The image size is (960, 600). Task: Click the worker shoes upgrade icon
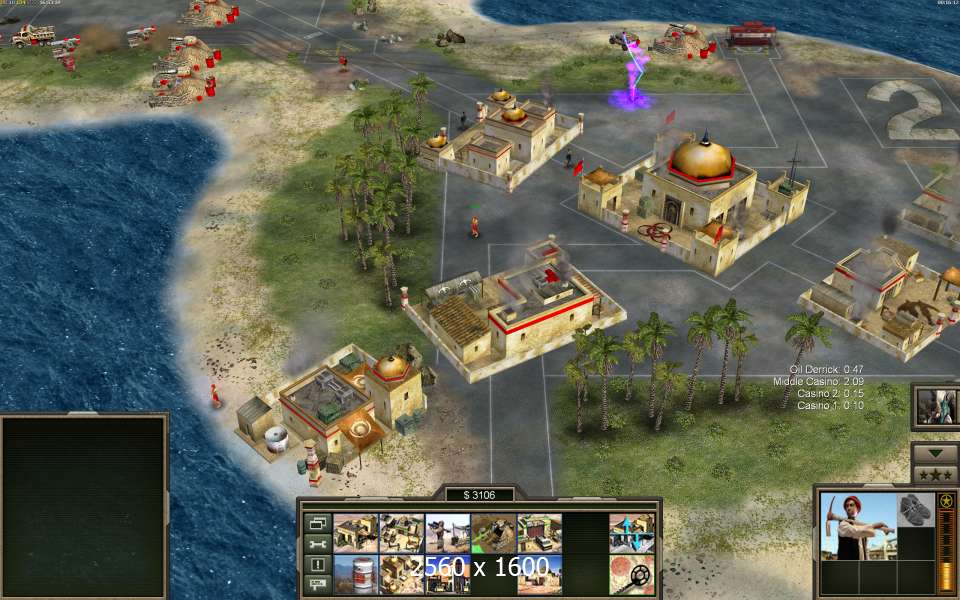tap(914, 510)
